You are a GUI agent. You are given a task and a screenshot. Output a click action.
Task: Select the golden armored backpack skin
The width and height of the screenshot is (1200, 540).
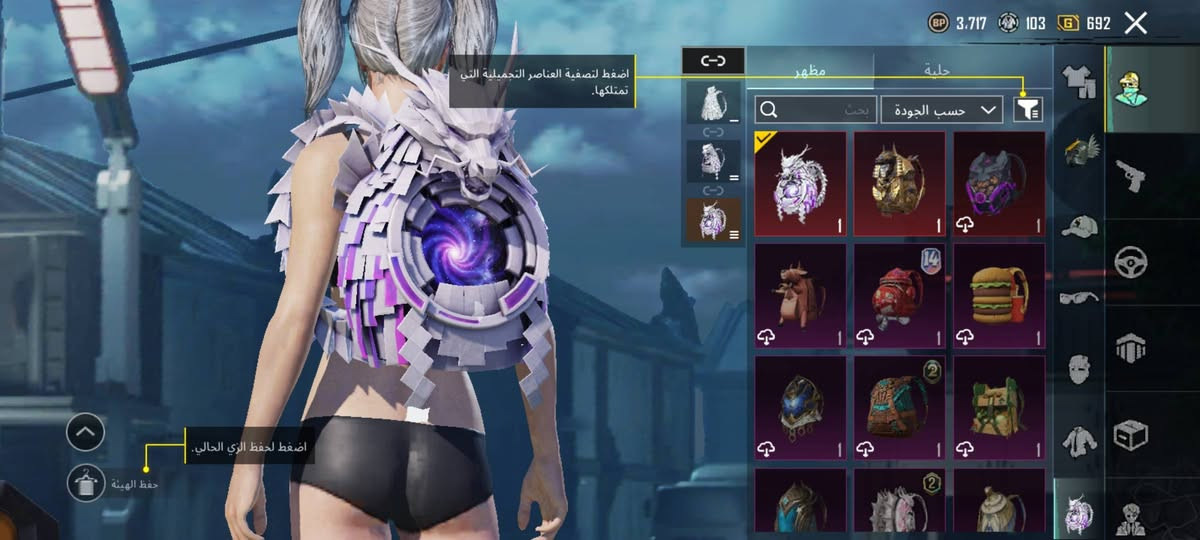coord(899,183)
